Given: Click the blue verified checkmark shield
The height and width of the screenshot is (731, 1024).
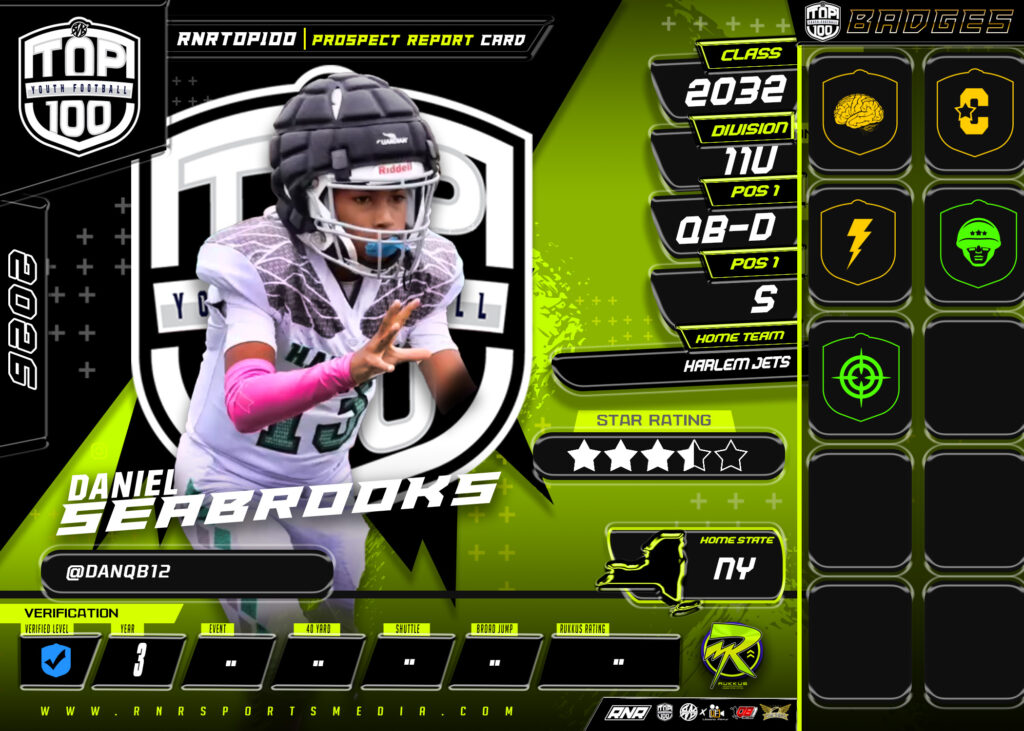Looking at the screenshot, I should [x=55, y=661].
